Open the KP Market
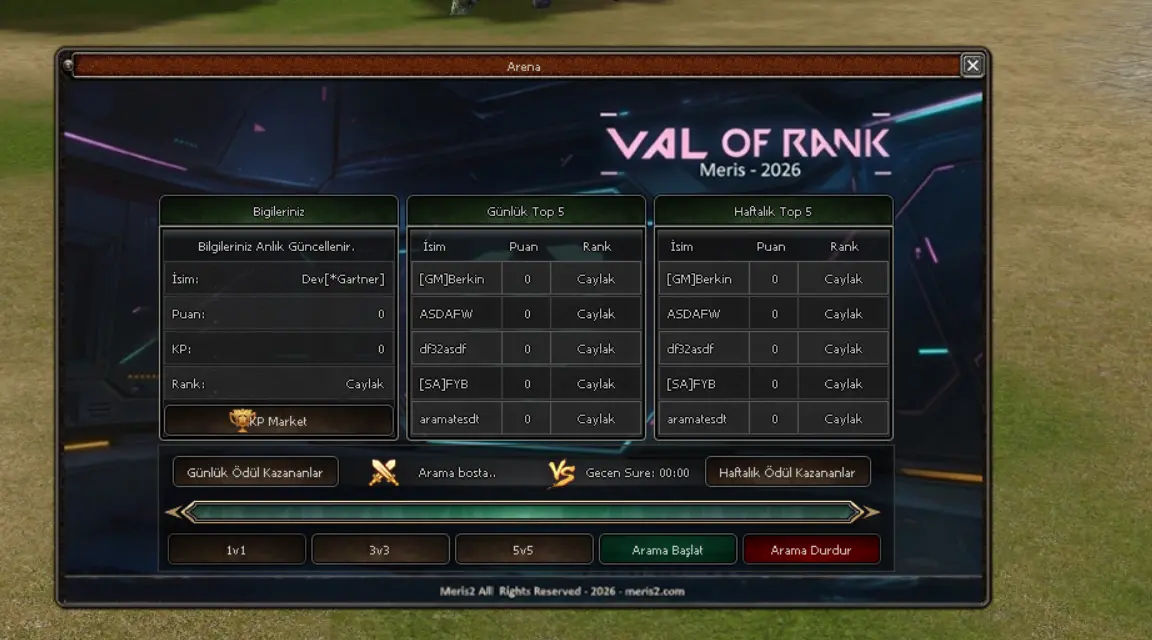Screen dimensions: 1152x640 tap(279, 421)
